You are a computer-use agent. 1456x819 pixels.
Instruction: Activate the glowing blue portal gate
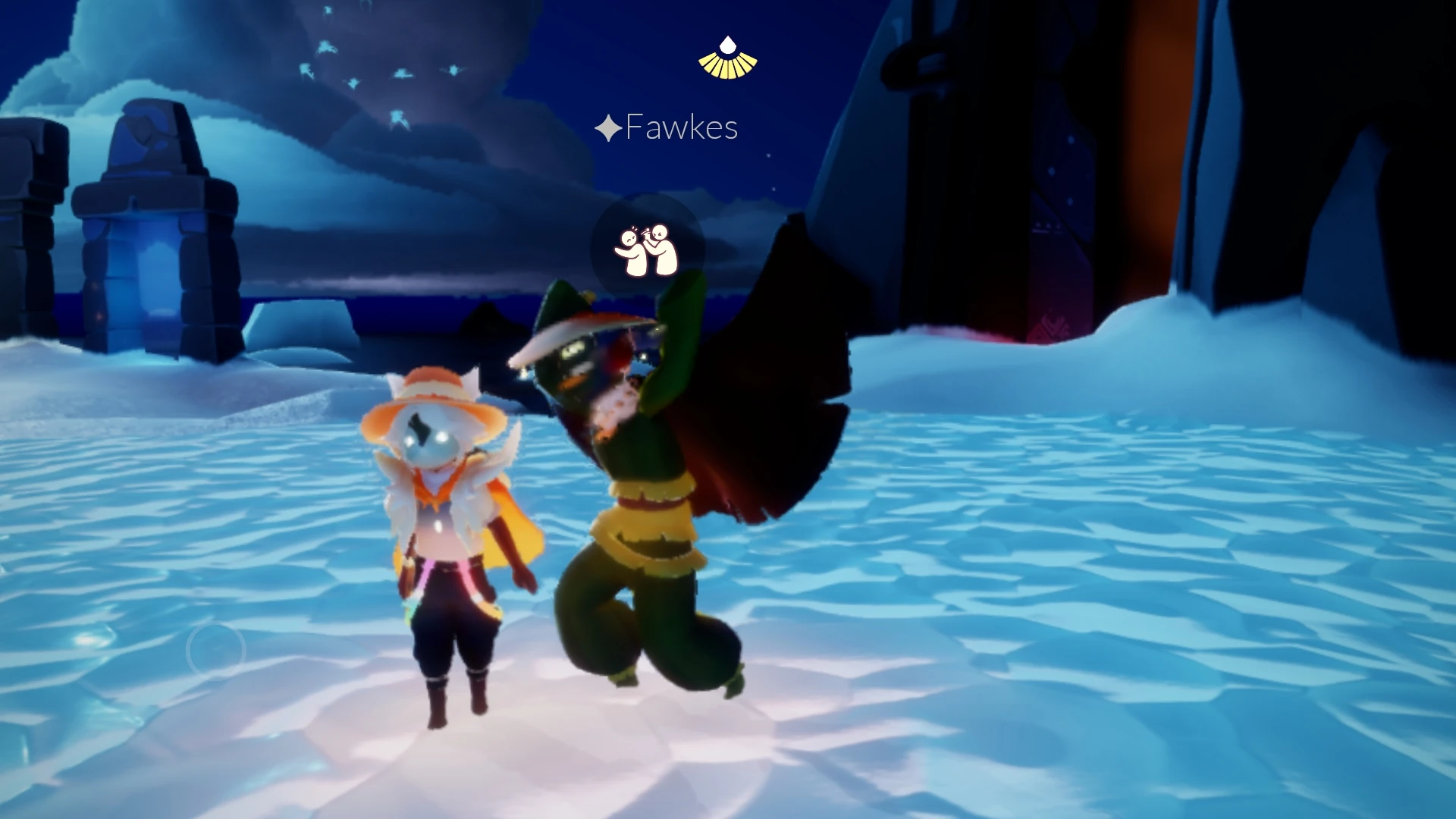point(152,281)
